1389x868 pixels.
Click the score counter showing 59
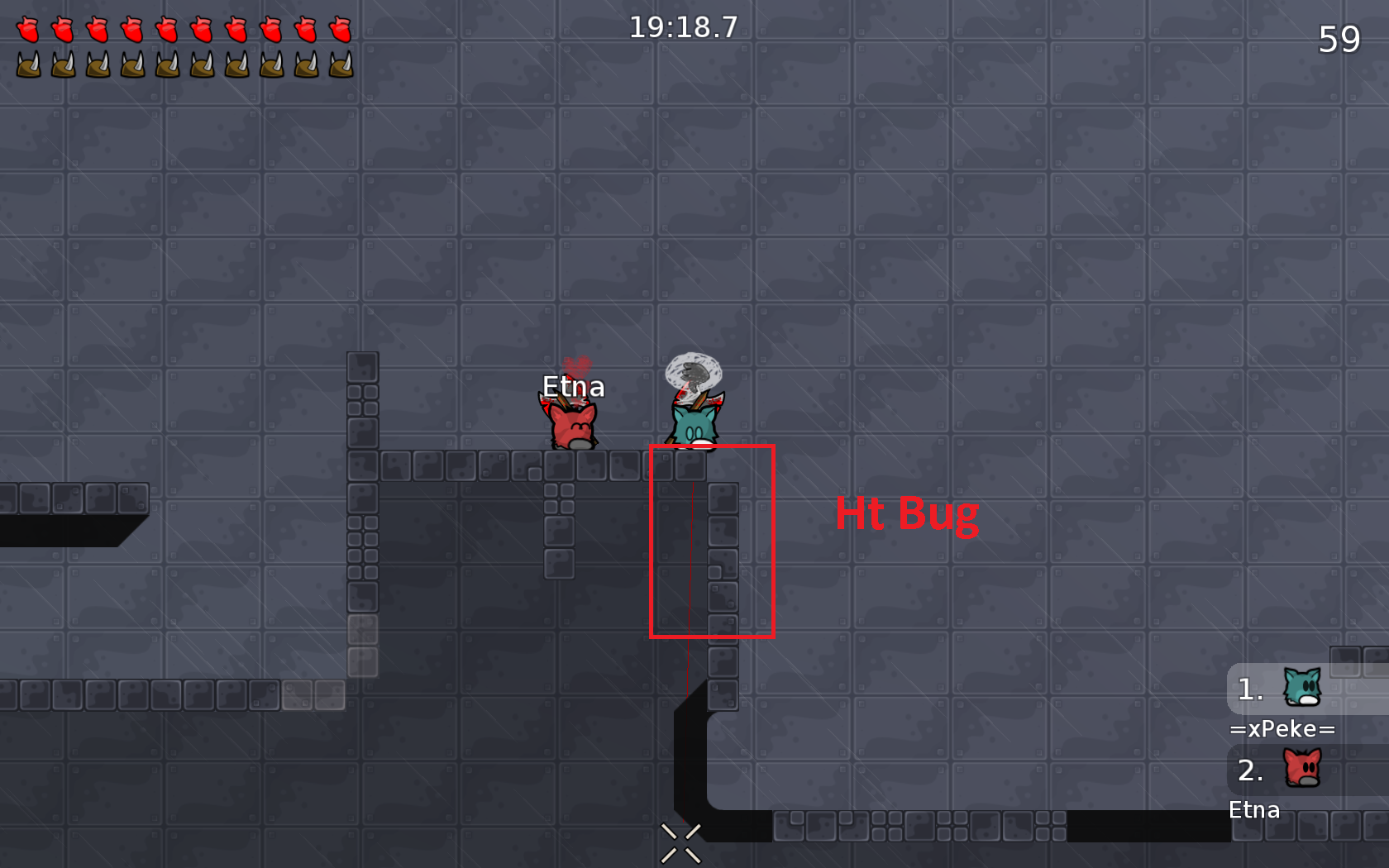pos(1341,39)
